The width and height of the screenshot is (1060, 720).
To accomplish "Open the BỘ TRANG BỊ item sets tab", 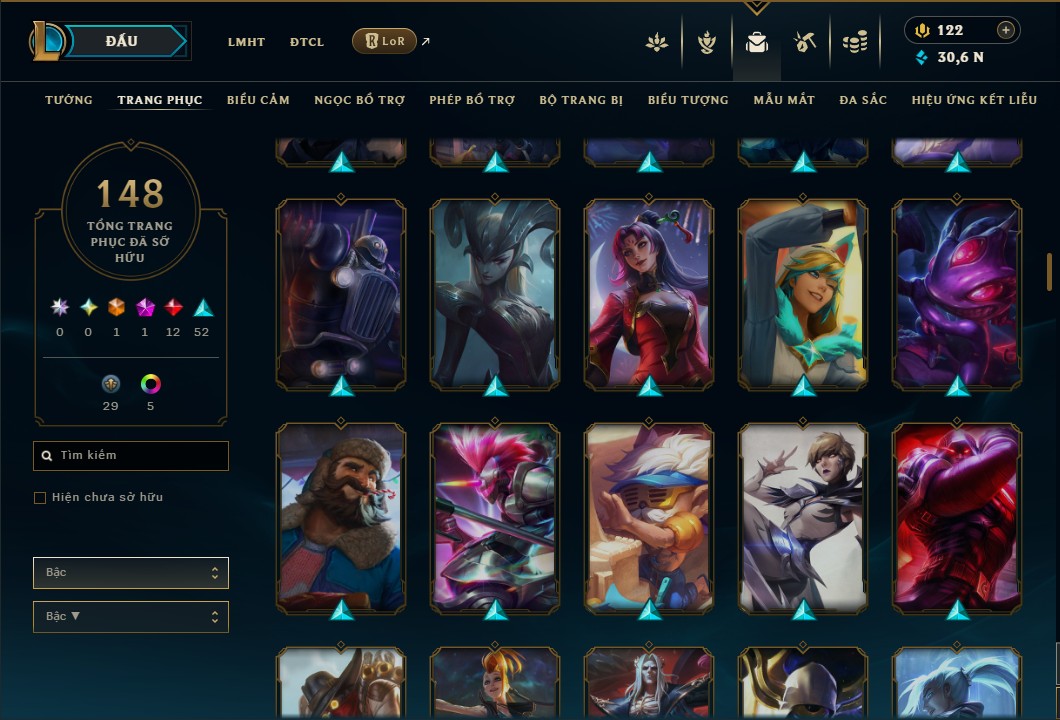I will coord(581,100).
